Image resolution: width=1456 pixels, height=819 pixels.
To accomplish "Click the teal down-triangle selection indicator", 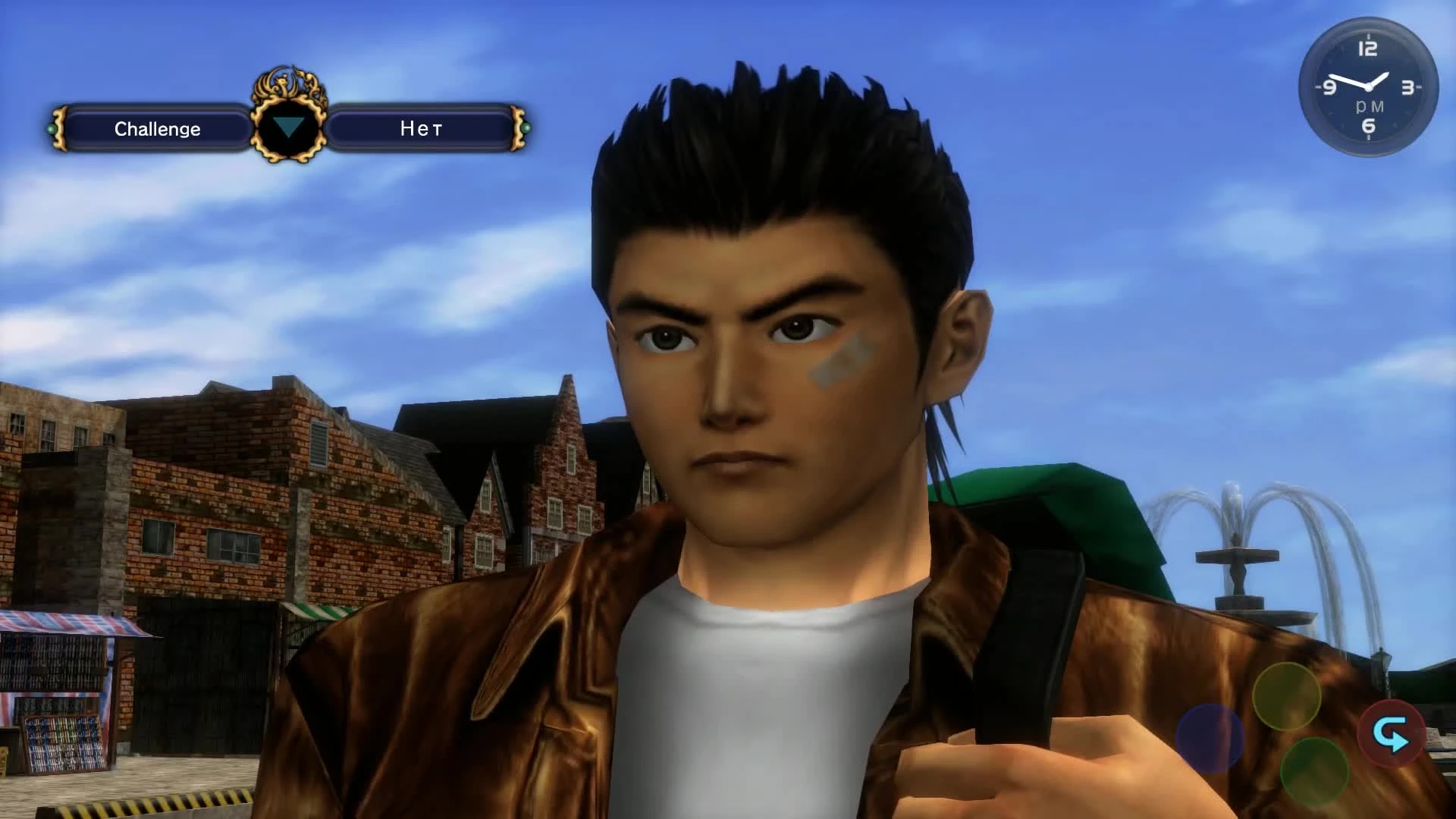I will pyautogui.click(x=290, y=126).
